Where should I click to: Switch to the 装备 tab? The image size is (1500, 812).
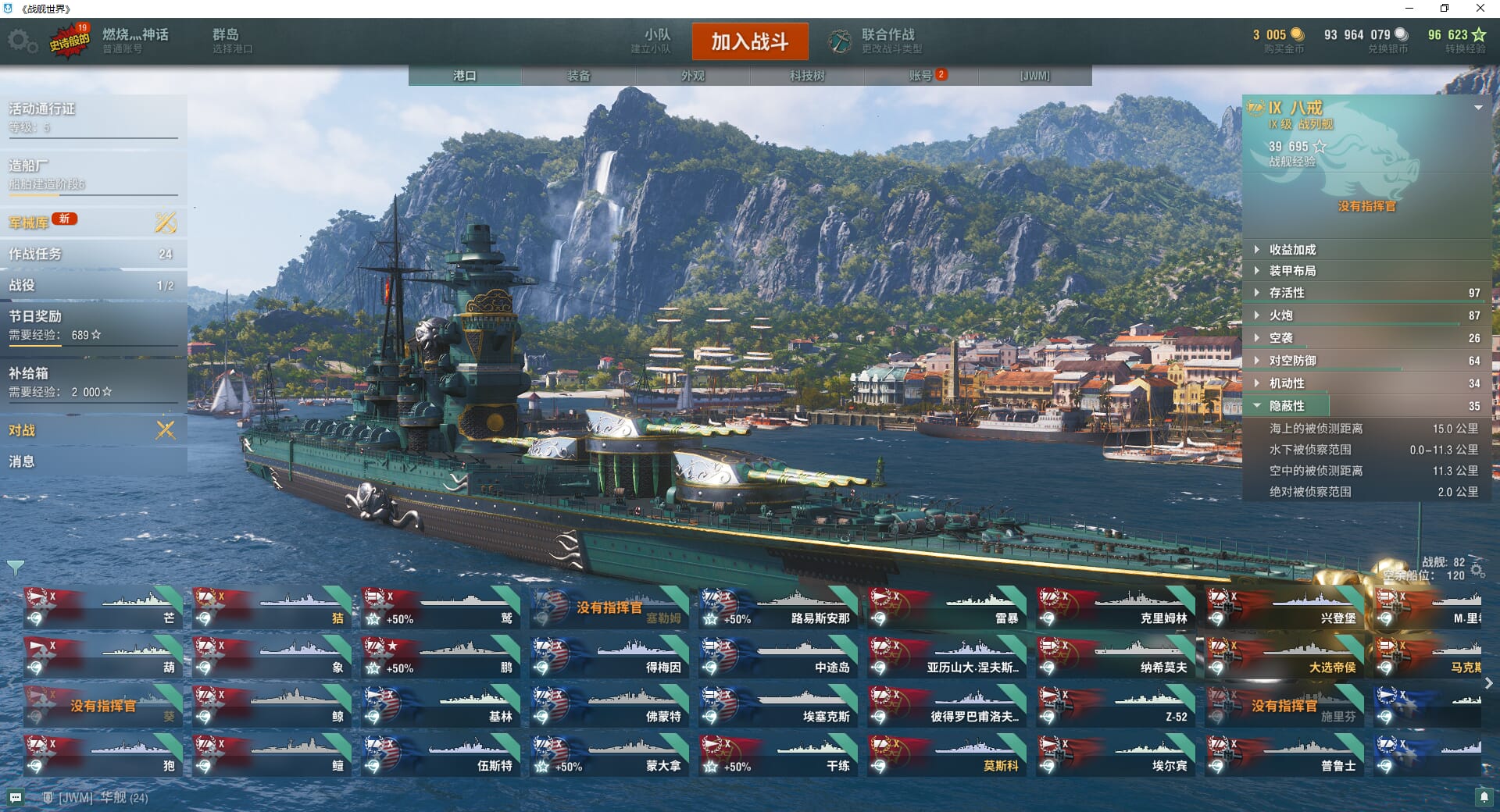(x=578, y=76)
